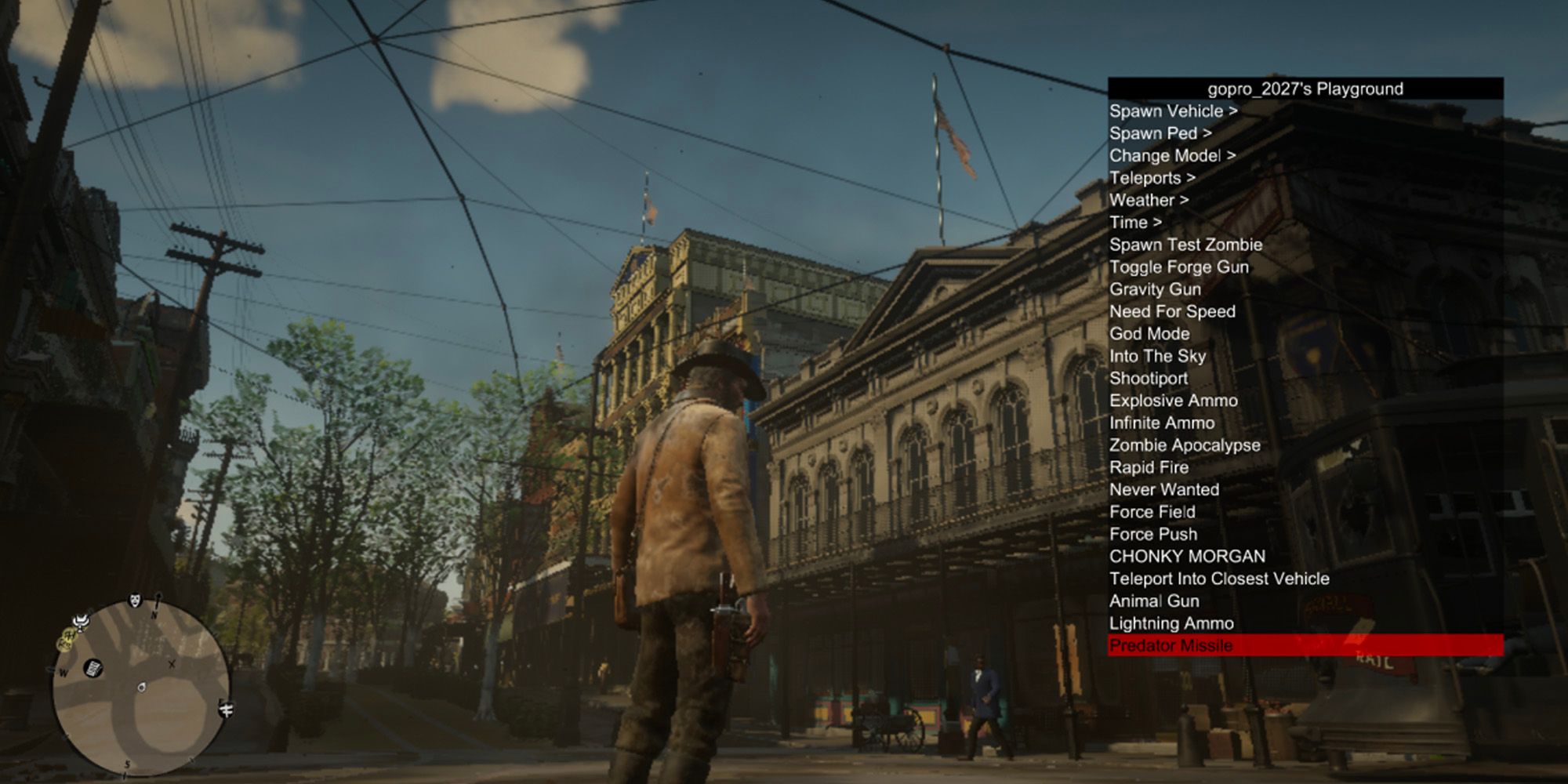The width and height of the screenshot is (1568, 784).
Task: Select the newspaper vendor icon on the minimap
Action: tap(93, 669)
